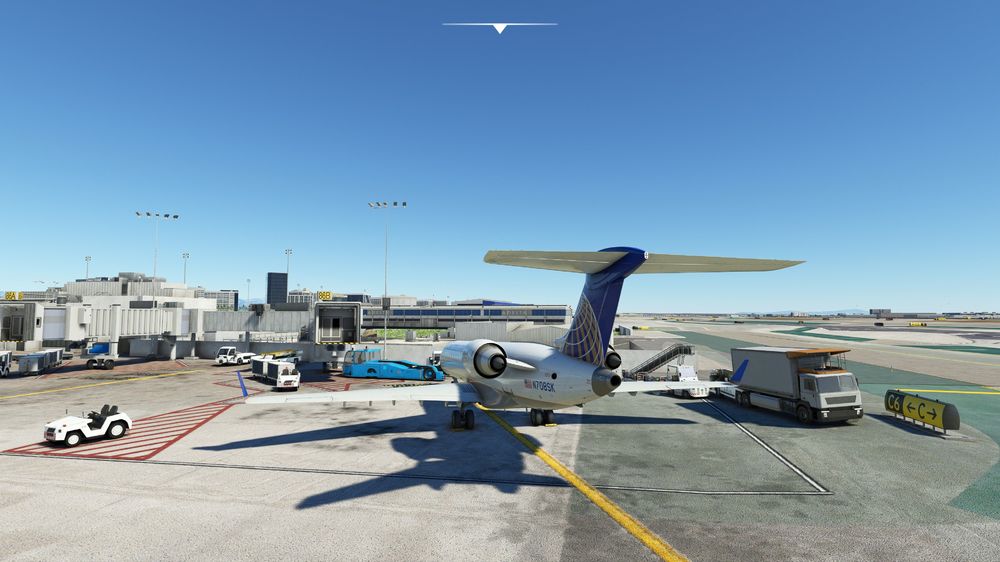Open the toolbar via the top arrow handle
The image size is (1000, 562).
click(x=499, y=28)
